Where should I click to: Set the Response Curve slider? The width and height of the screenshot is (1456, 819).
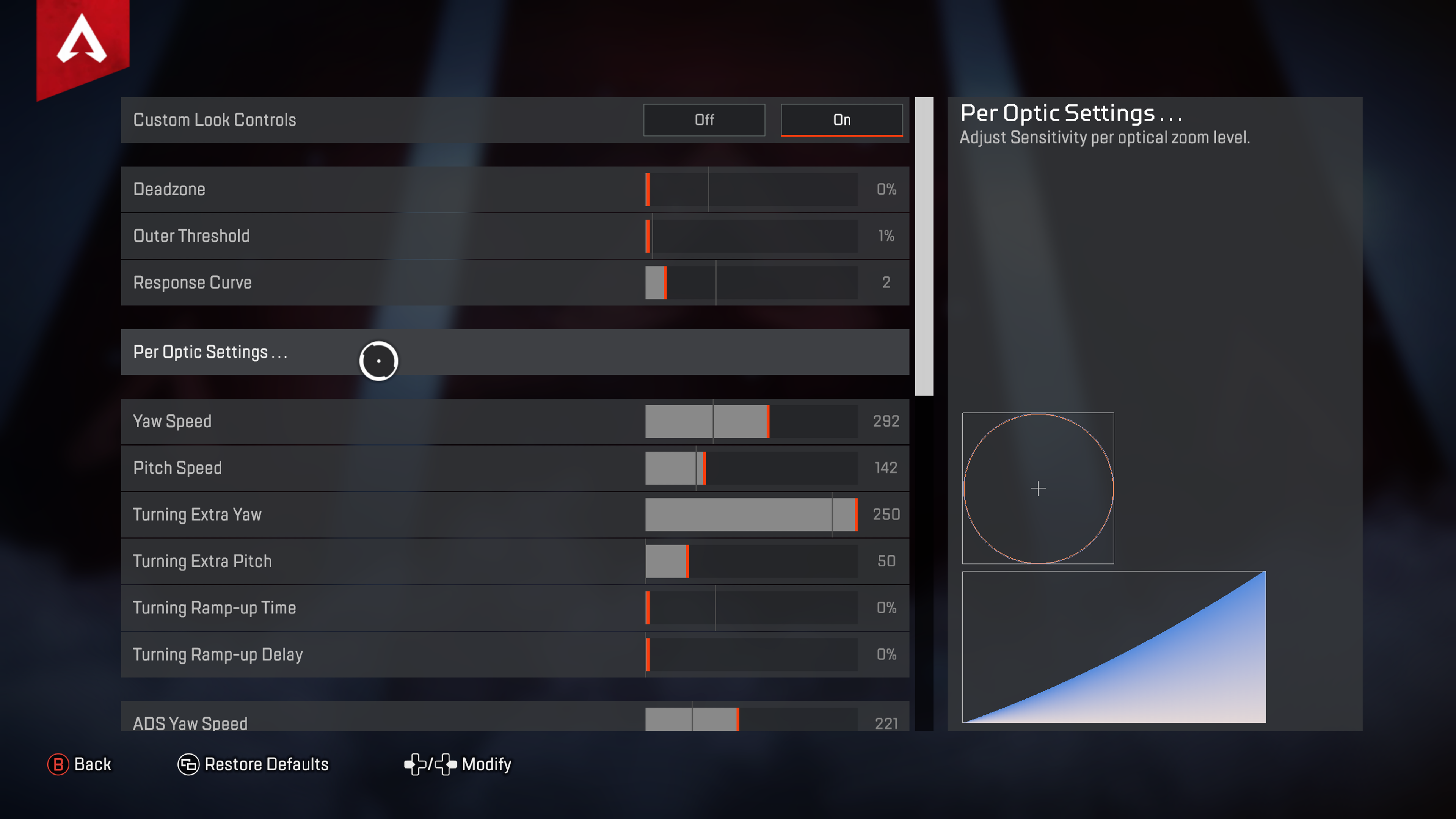point(751,282)
